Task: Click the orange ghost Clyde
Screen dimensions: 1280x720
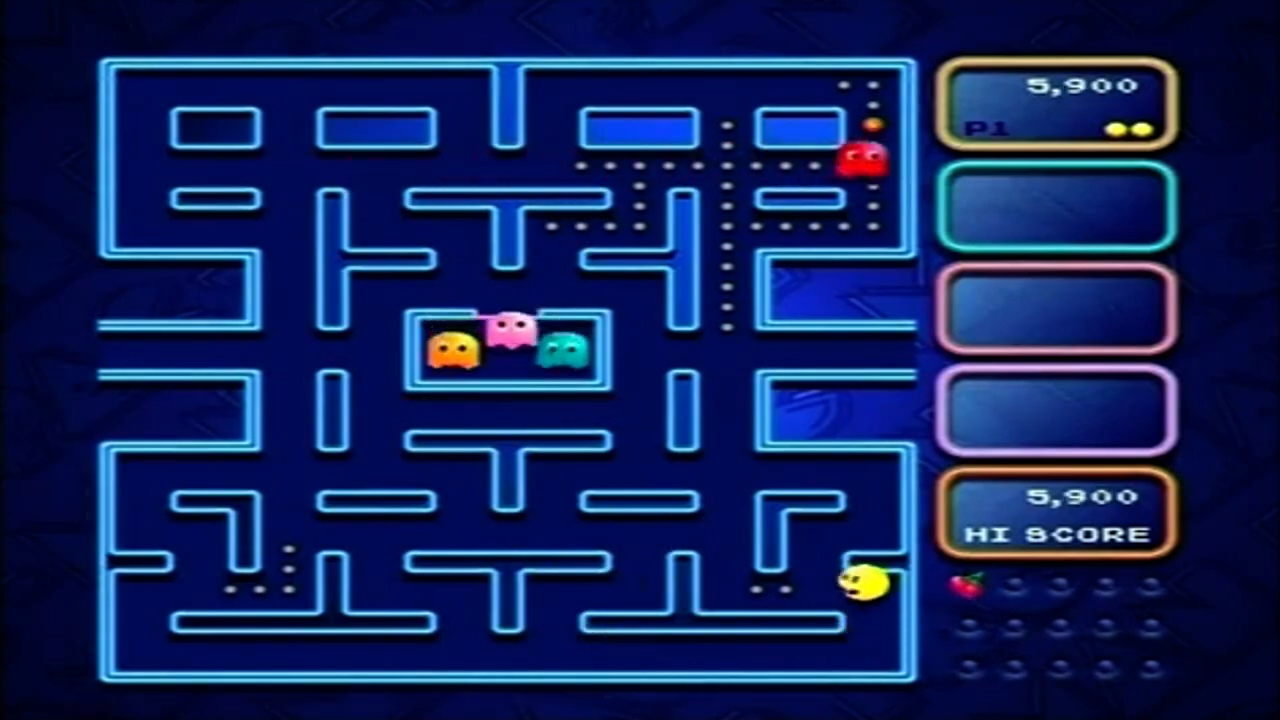Action: [x=452, y=350]
